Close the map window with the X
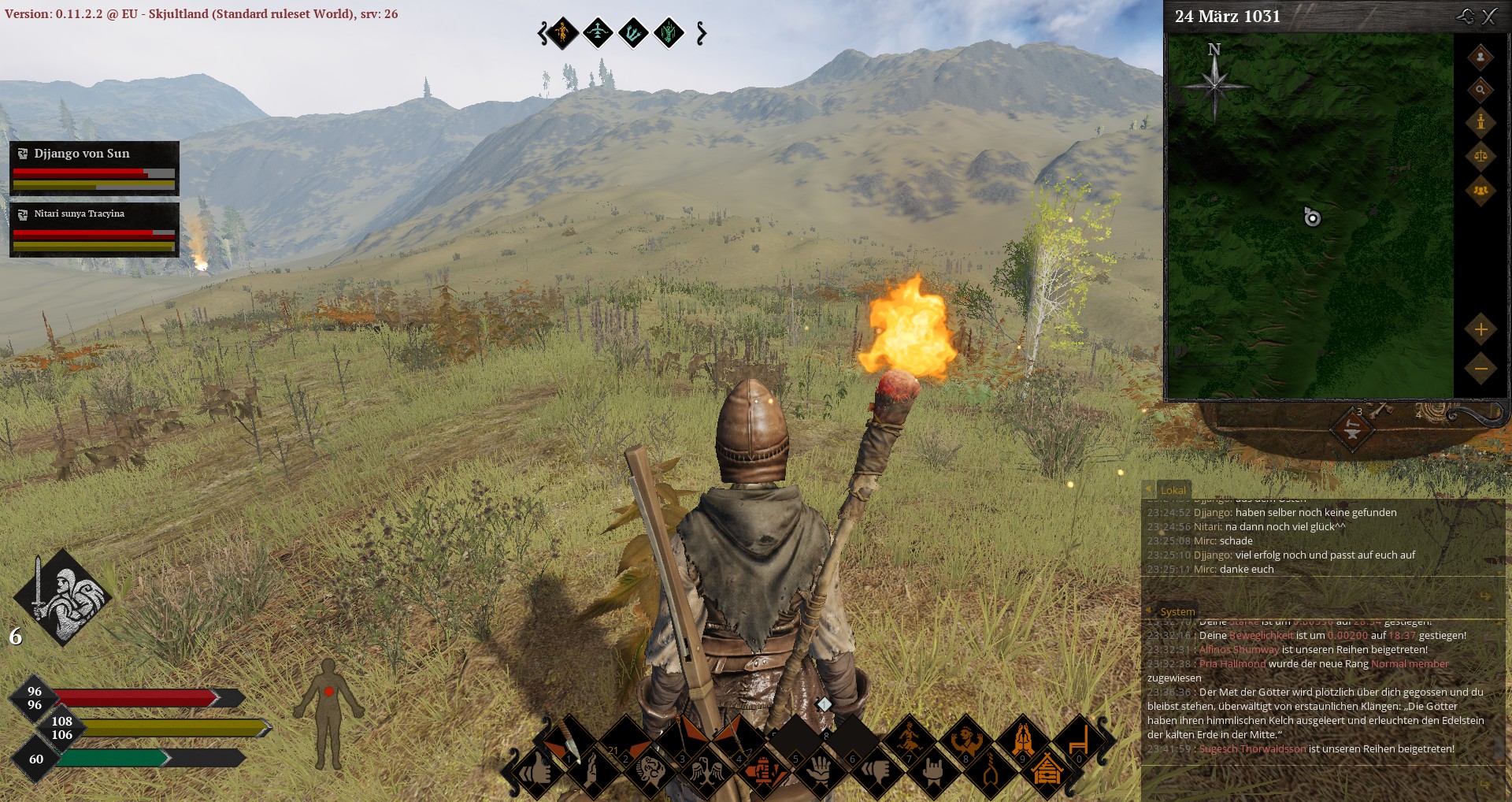1512x802 pixels. (1489, 17)
